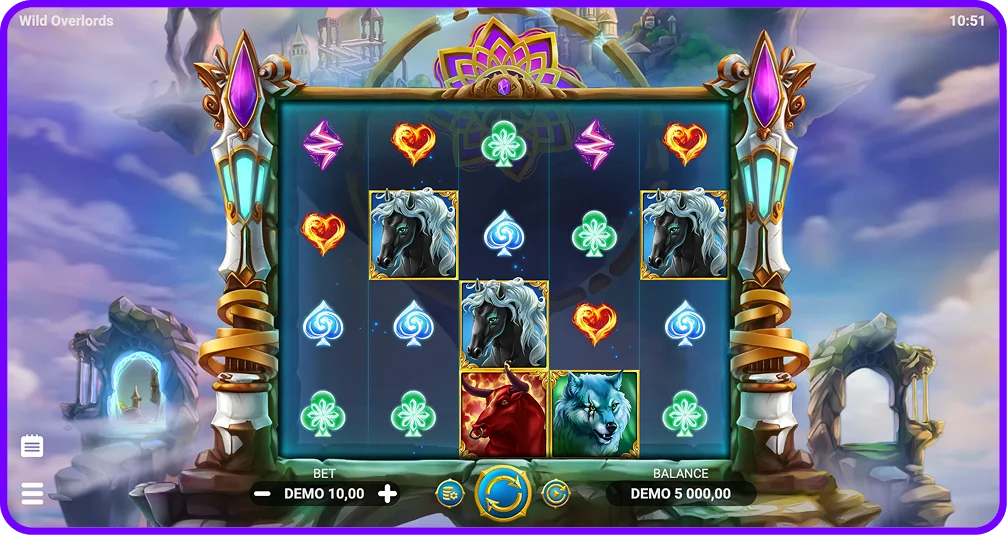
Task: Spin the reels with the central button
Action: click(x=502, y=492)
